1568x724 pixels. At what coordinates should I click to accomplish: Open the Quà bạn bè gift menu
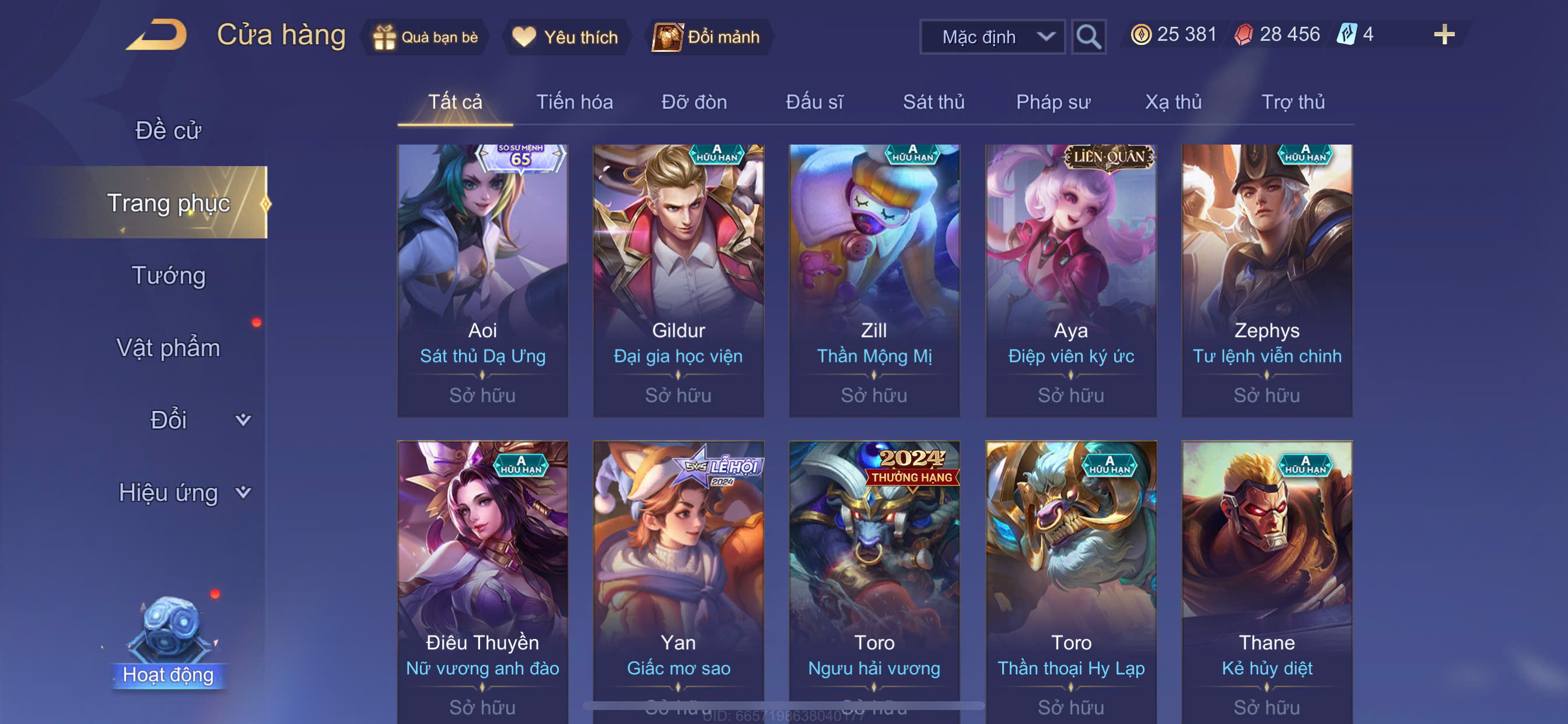pos(426,37)
